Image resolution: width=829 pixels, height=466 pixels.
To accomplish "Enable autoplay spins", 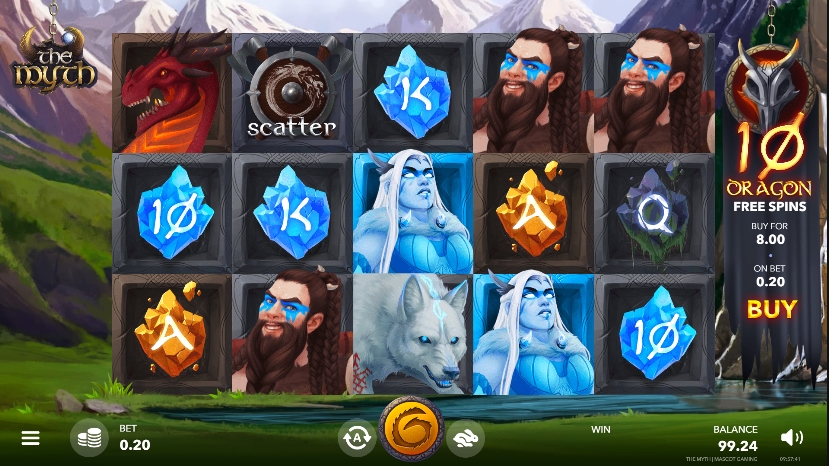I will coord(355,437).
